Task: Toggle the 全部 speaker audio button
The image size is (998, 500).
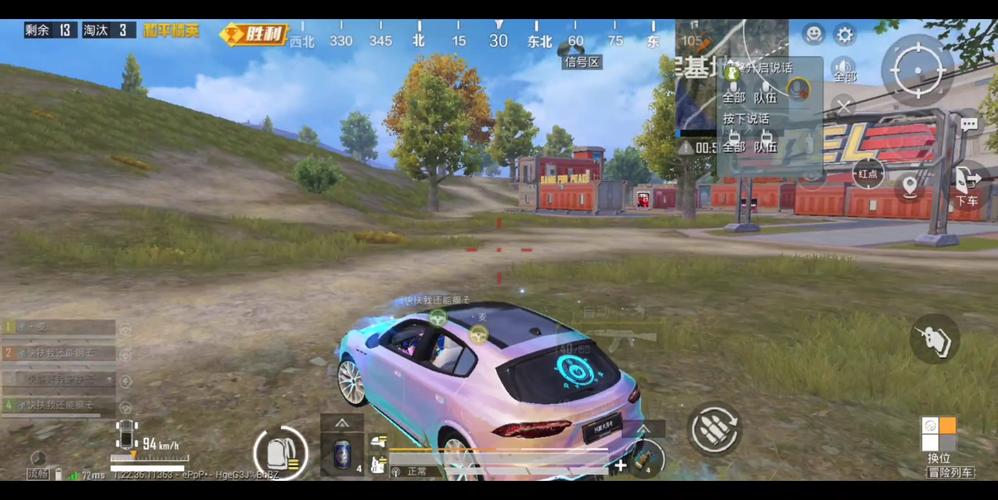Action: point(843,70)
